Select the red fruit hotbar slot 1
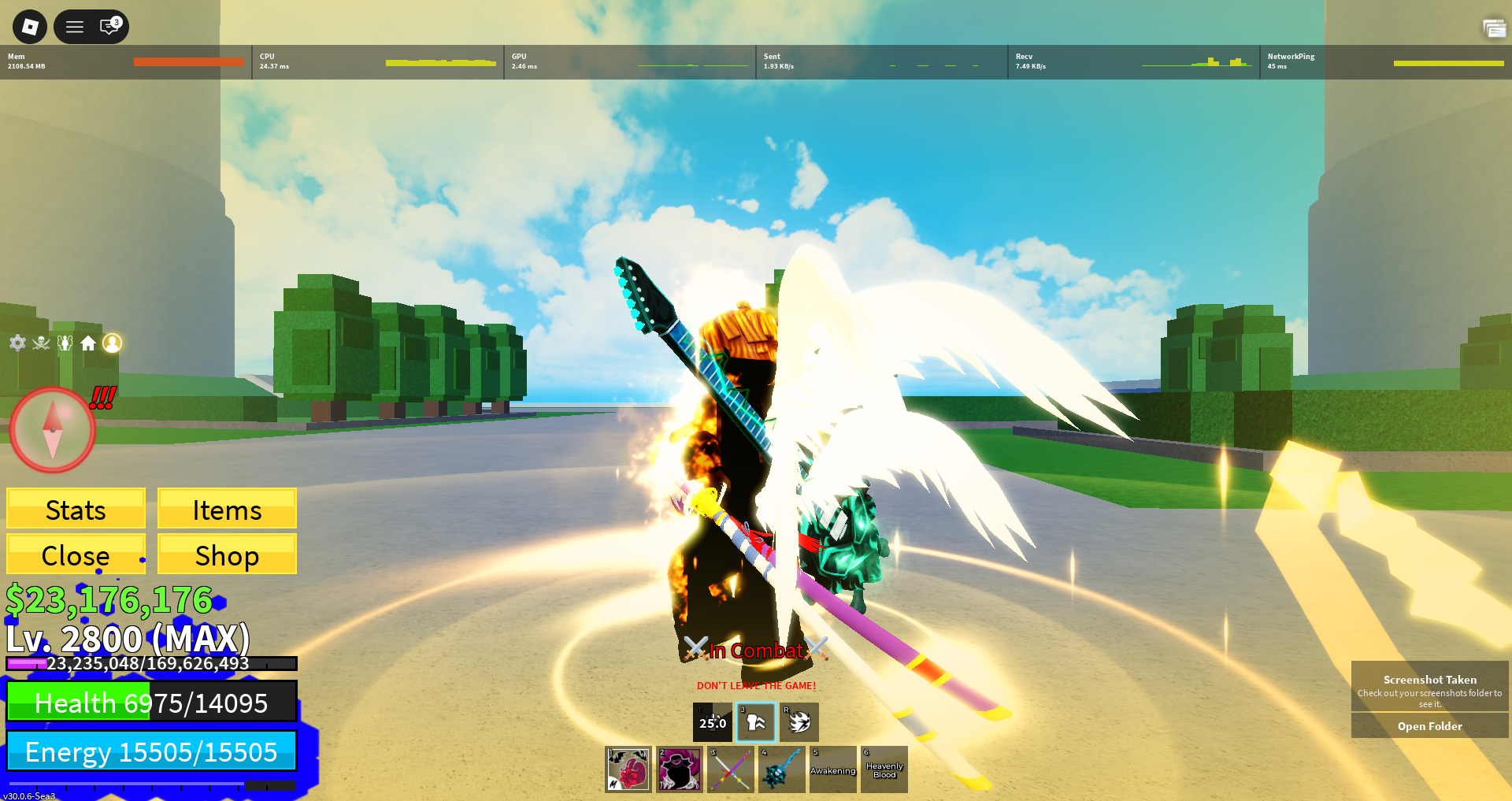This screenshot has height=801, width=1512. click(628, 769)
